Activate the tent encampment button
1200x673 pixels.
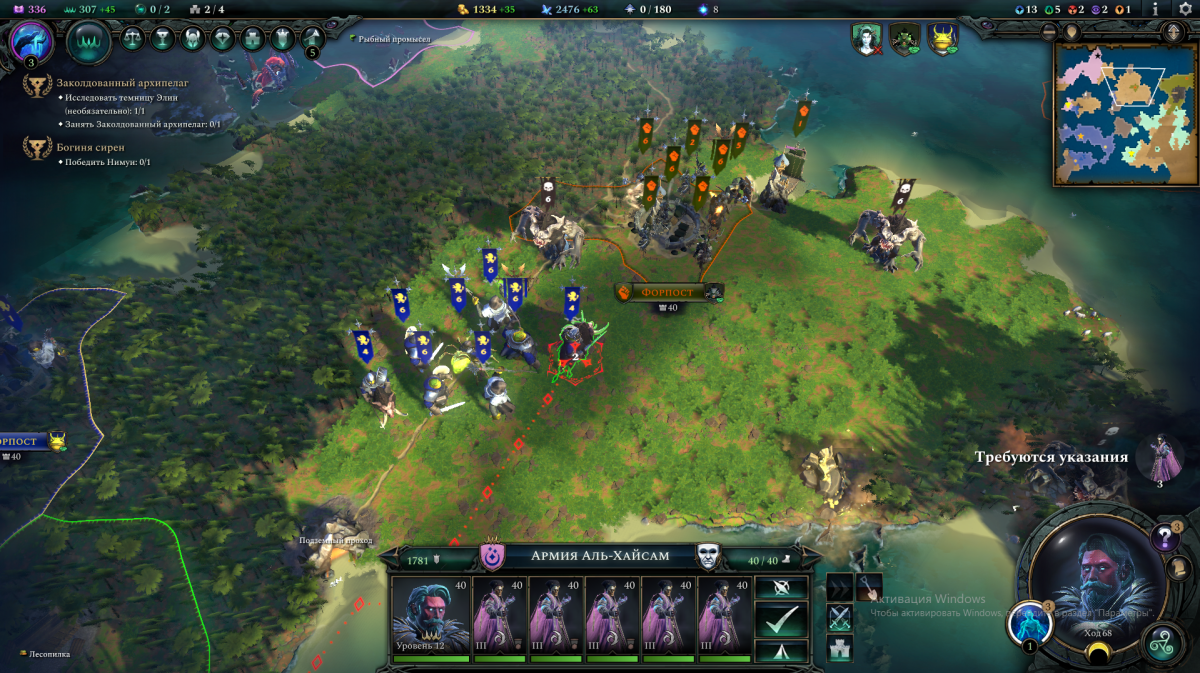pos(781,652)
